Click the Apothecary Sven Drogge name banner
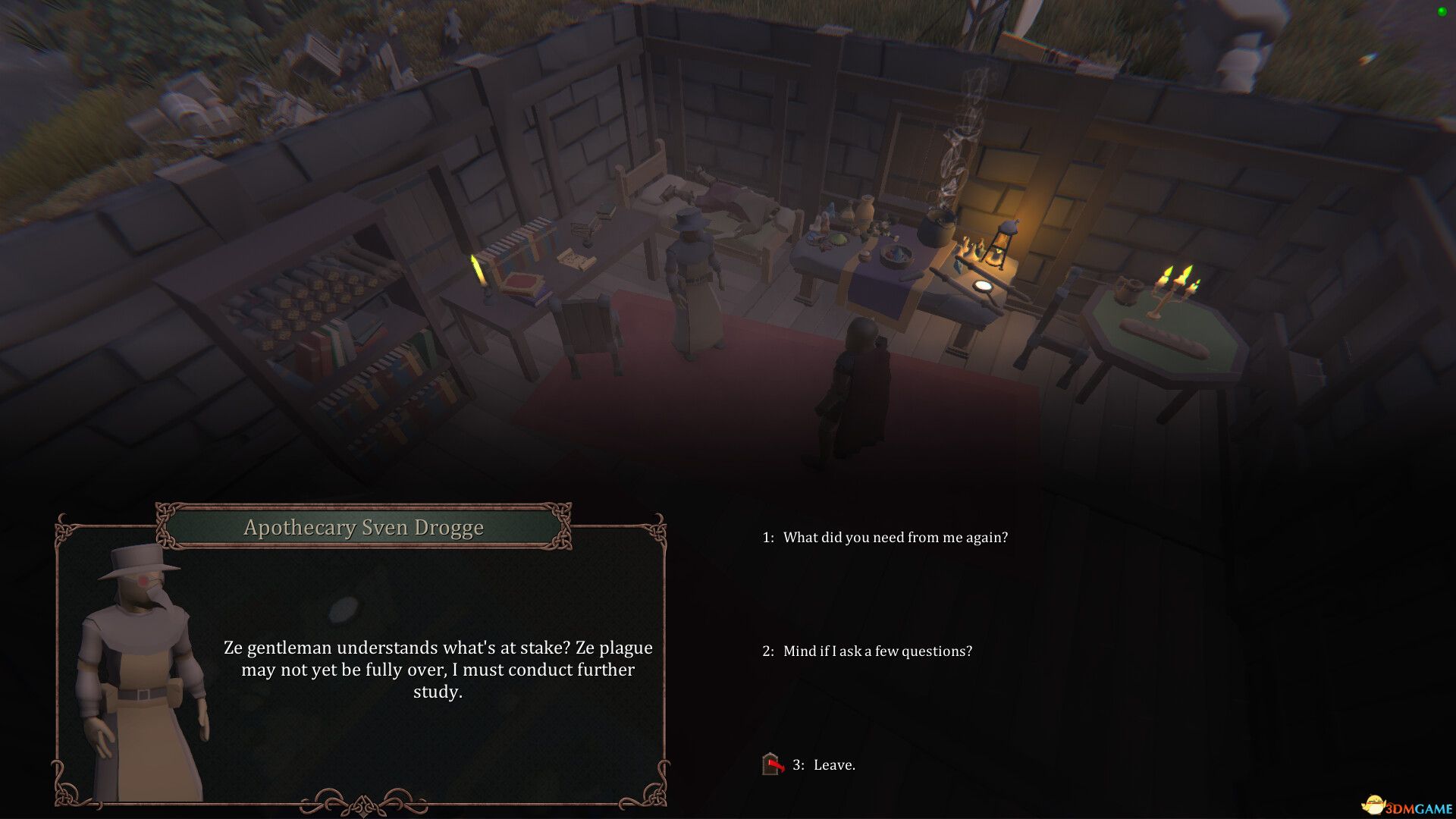Image resolution: width=1456 pixels, height=819 pixels. click(x=362, y=527)
